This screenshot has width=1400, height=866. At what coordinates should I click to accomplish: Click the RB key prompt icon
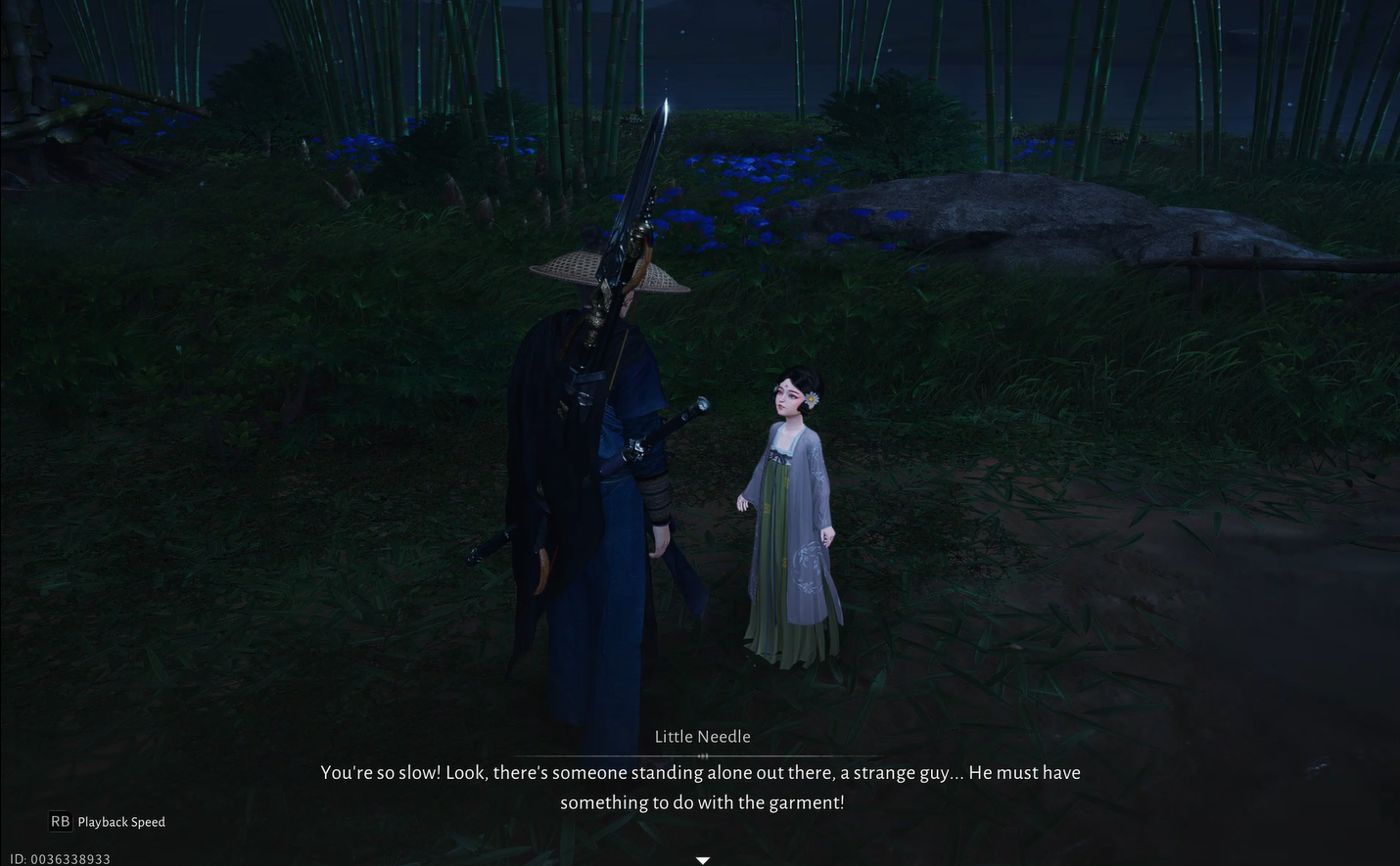[60, 822]
